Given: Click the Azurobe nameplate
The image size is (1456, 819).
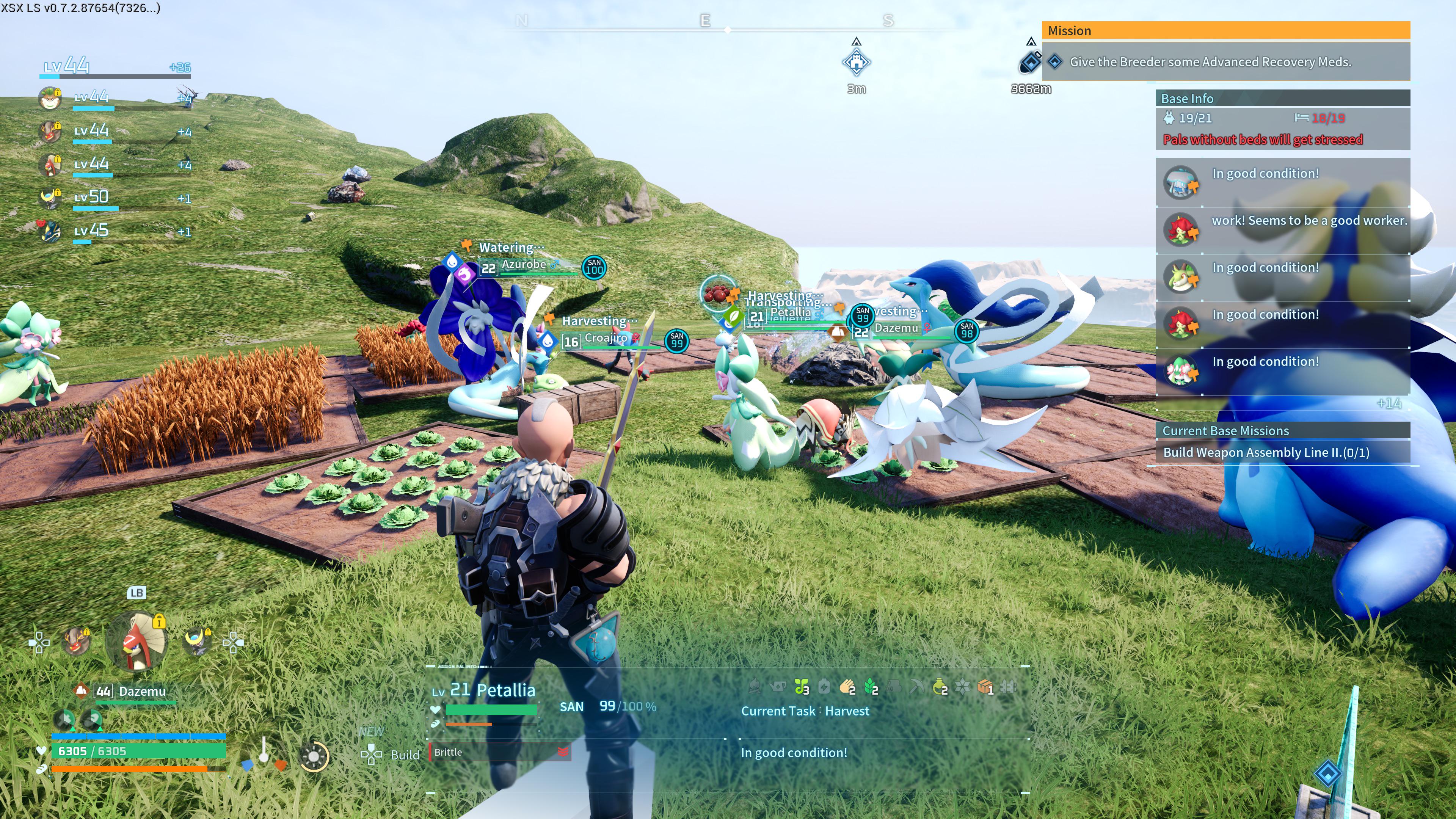Looking at the screenshot, I should 523,265.
